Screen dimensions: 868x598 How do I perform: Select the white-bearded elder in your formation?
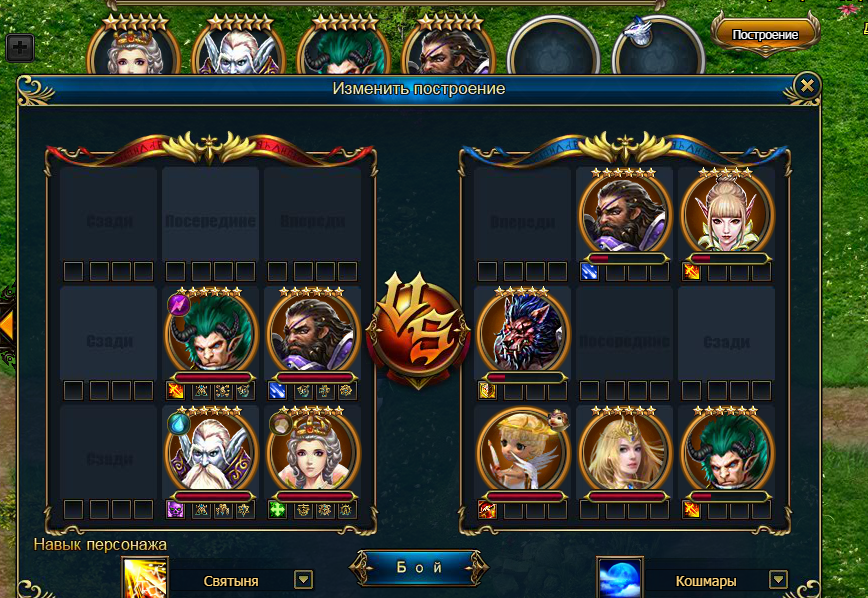tap(211, 450)
